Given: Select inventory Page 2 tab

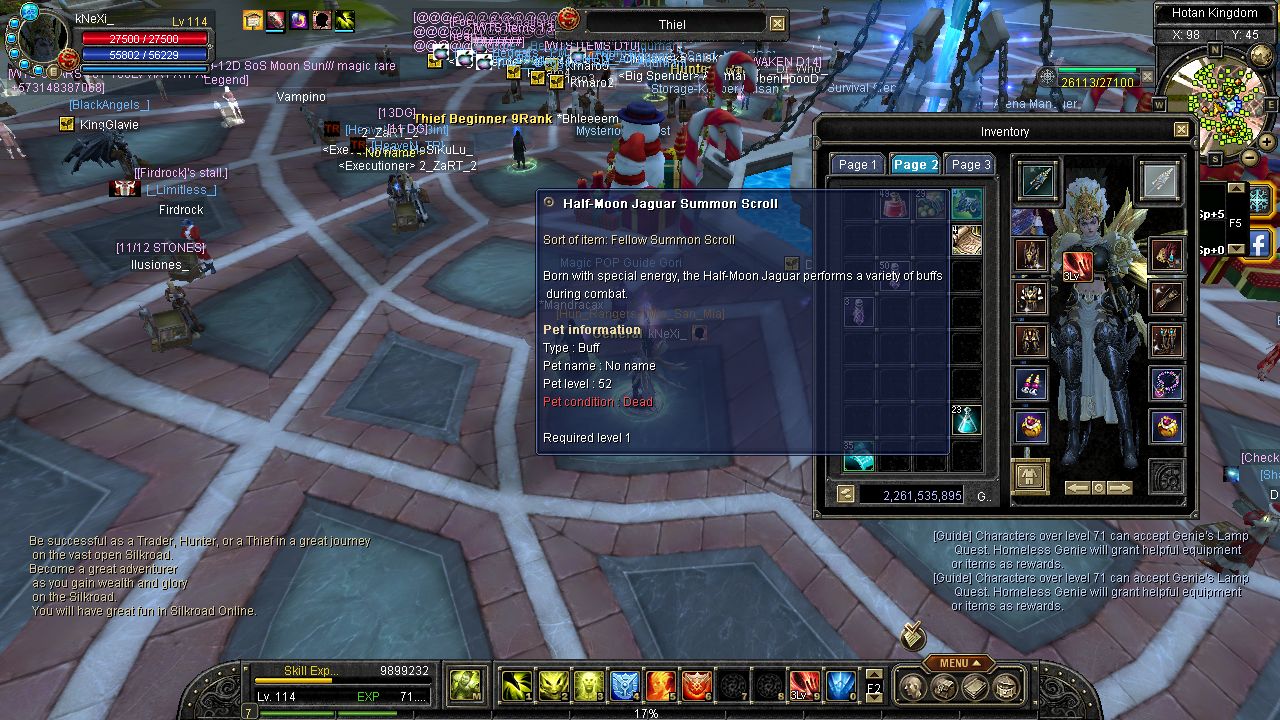Looking at the screenshot, I should 915,165.
